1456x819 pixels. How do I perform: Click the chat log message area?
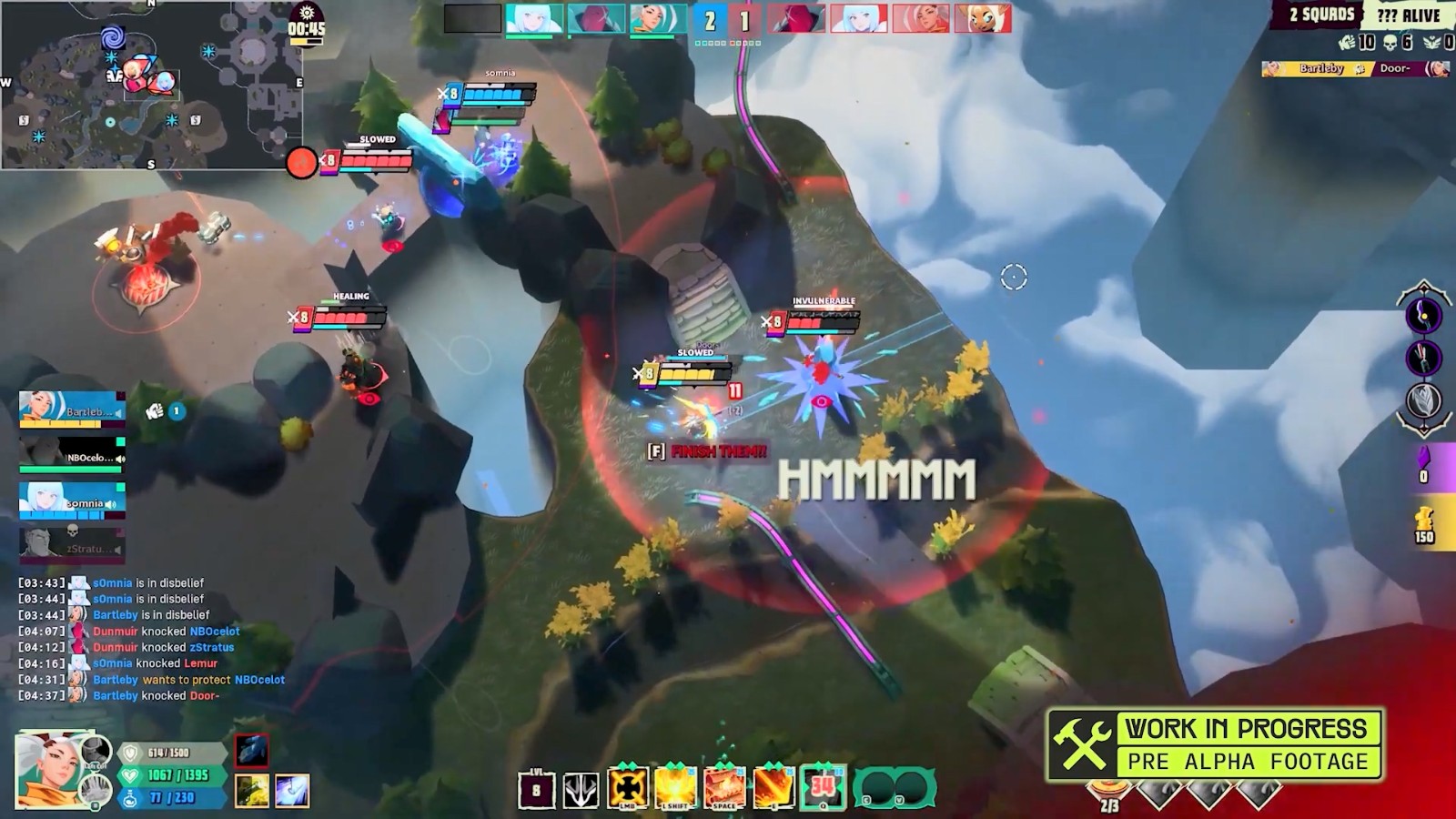(x=152, y=639)
